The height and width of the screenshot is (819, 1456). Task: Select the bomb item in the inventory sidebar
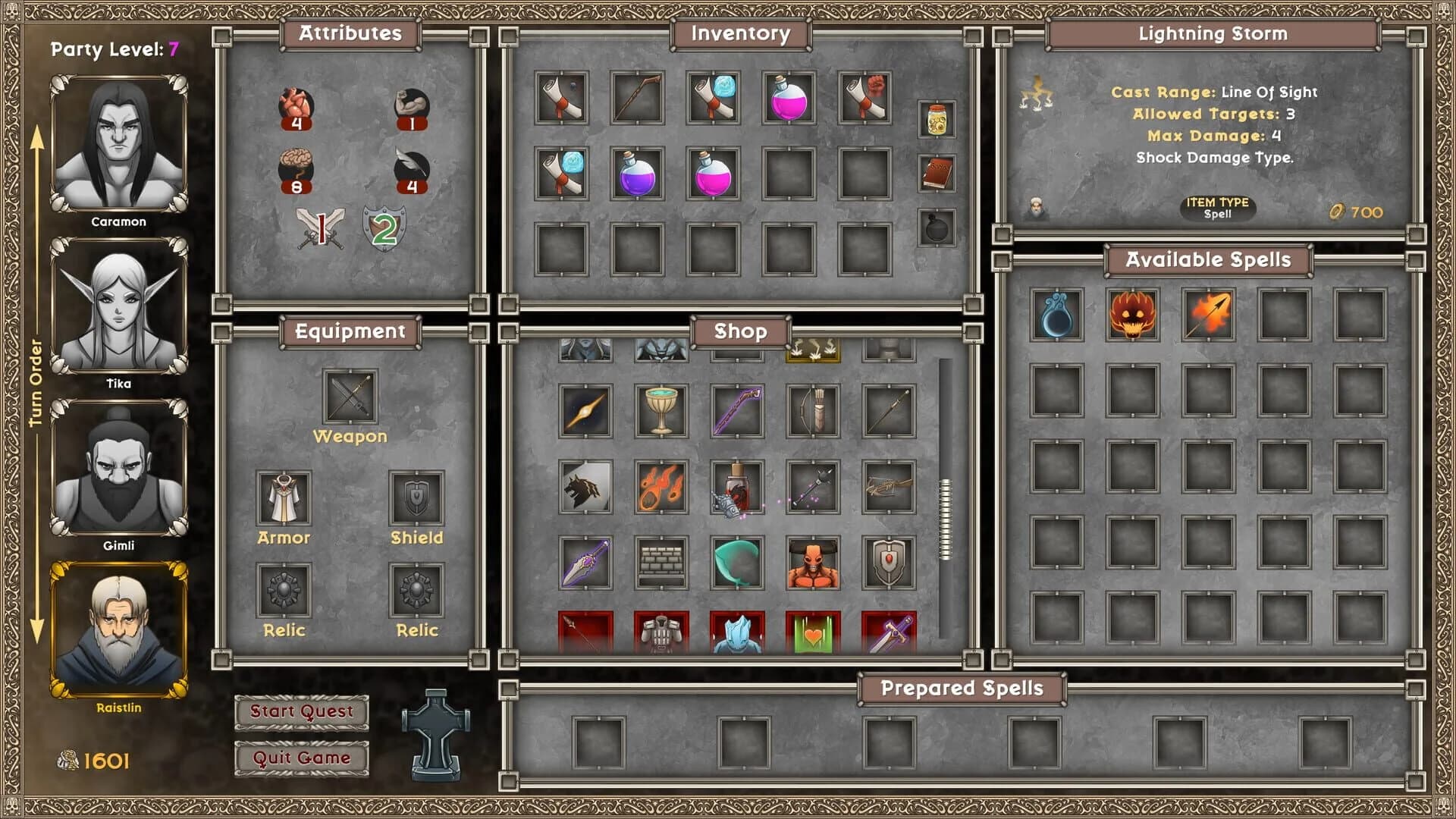pyautogui.click(x=938, y=228)
